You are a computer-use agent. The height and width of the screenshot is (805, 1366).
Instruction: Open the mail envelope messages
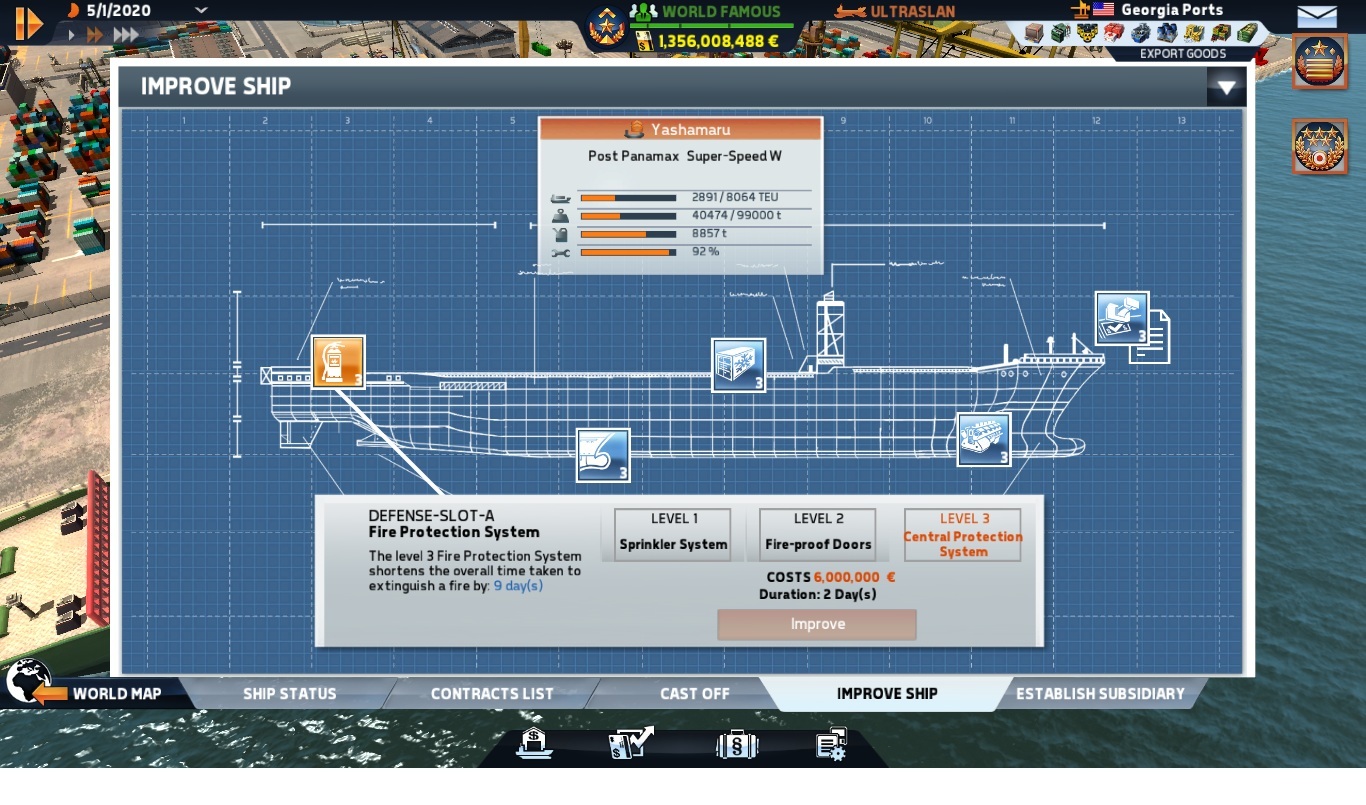(x=1317, y=16)
